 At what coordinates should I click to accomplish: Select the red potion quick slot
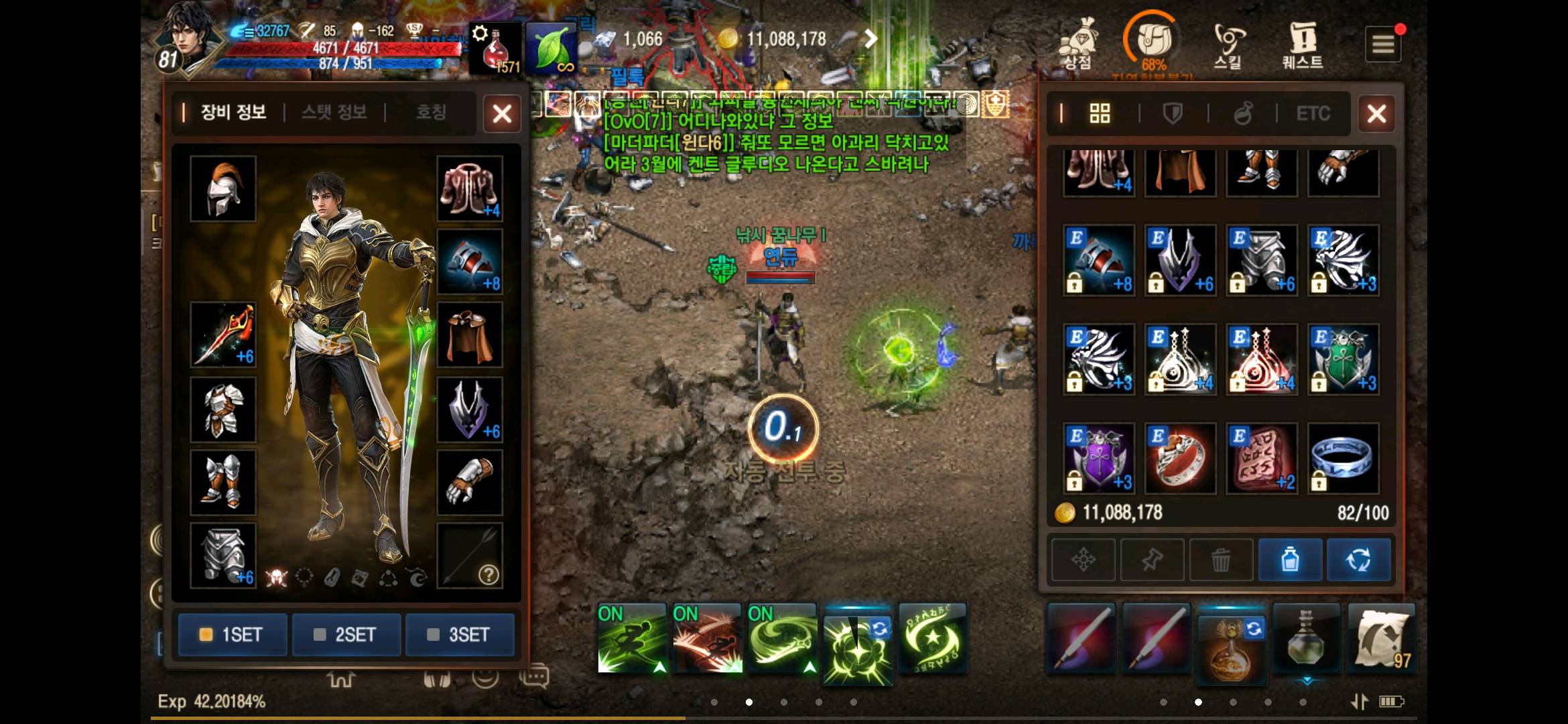click(x=496, y=48)
